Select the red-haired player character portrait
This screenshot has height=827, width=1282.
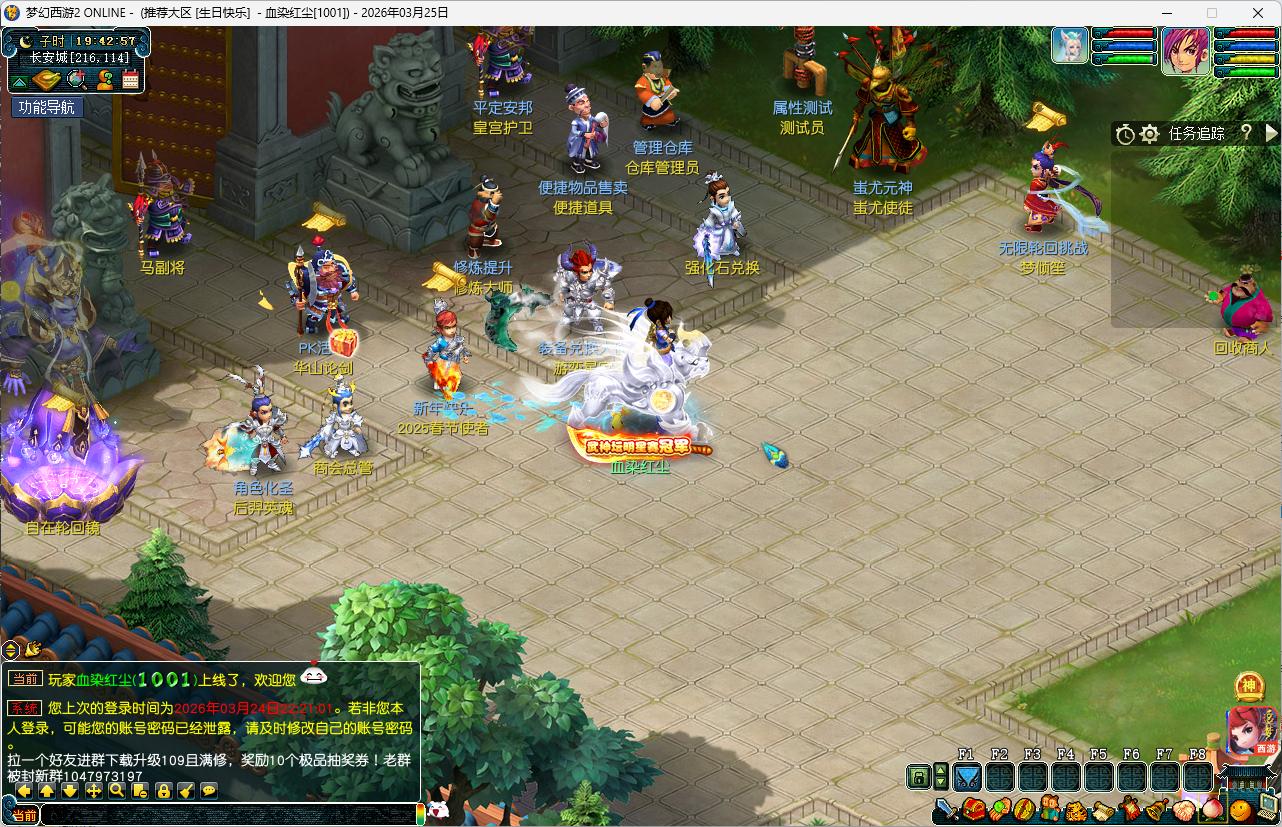pyautogui.click(x=1185, y=50)
